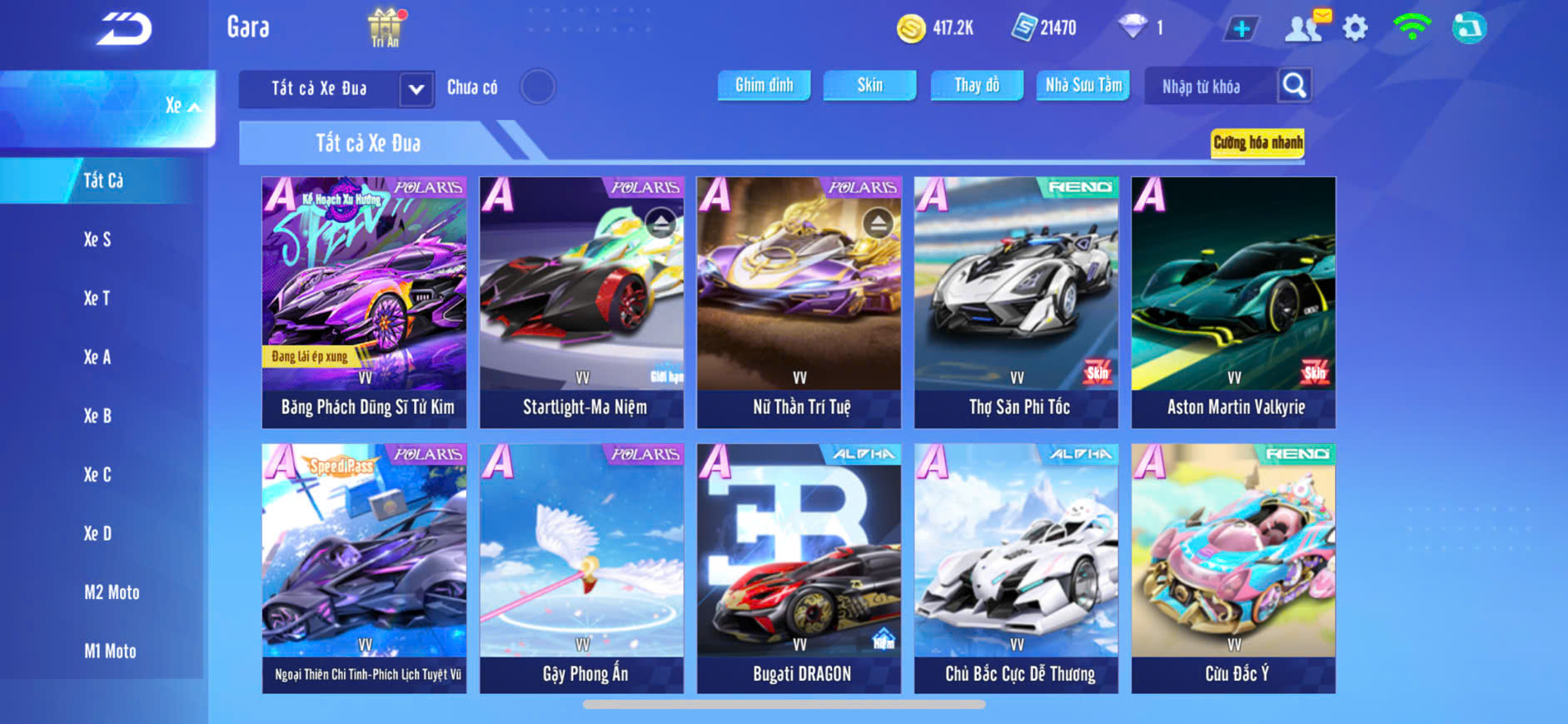Open the Tri Ân gift icon
Image resolution: width=1568 pixels, height=724 pixels.
coord(385,27)
